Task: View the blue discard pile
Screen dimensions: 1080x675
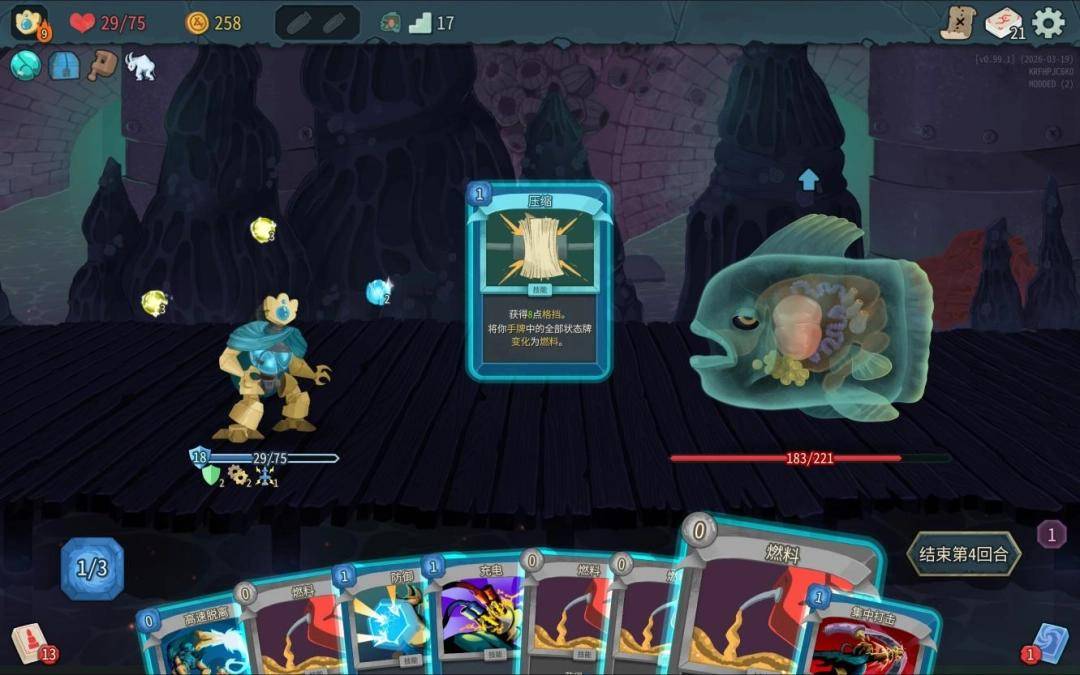Action: point(1049,642)
